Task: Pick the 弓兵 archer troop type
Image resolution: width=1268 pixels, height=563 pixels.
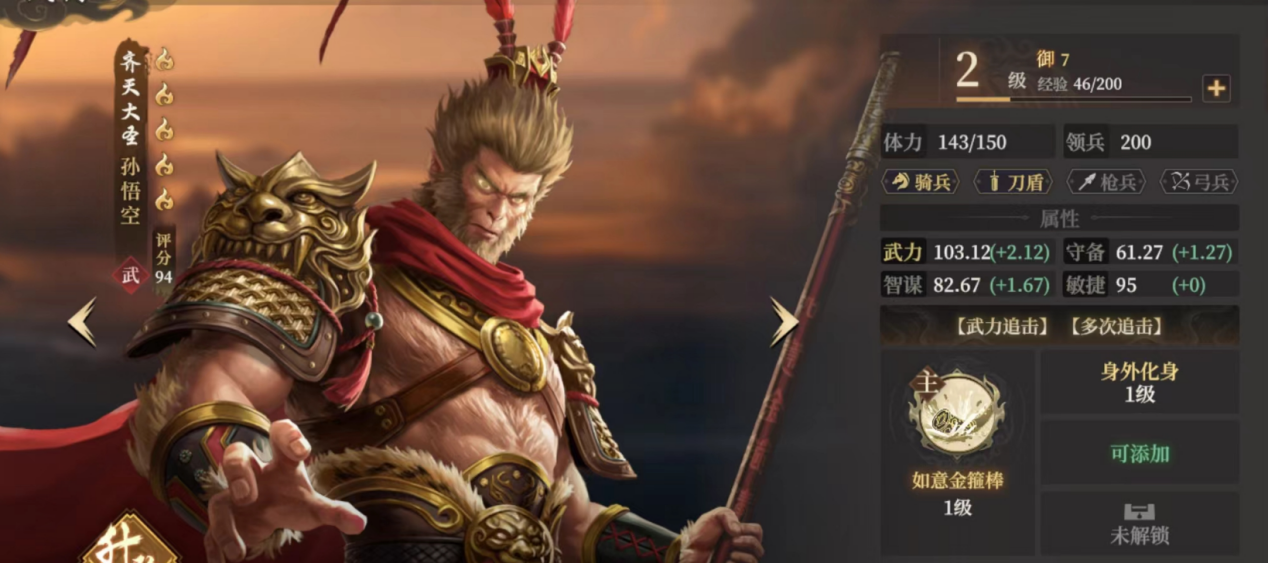Action: click(1198, 181)
